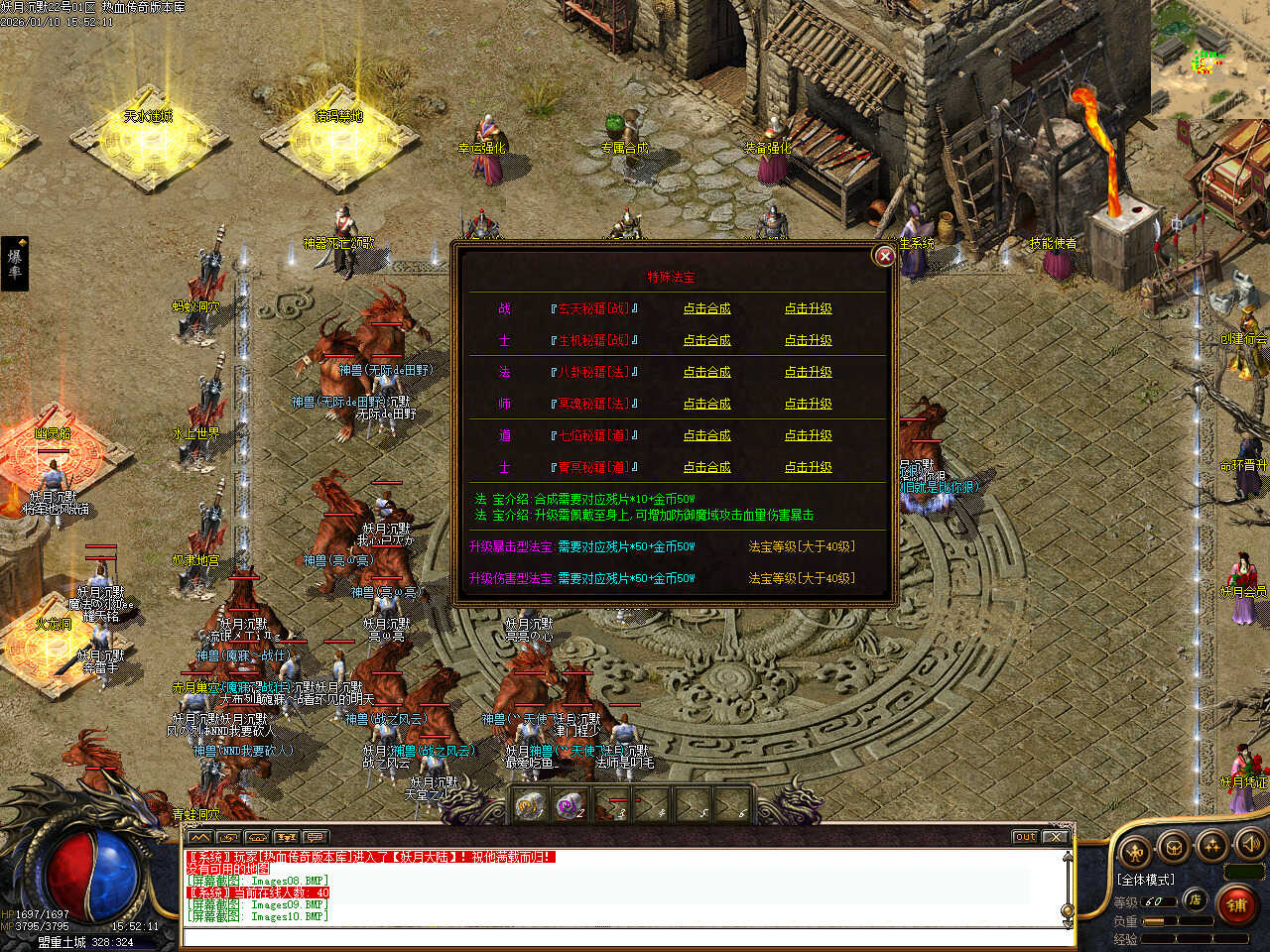Upgrade the 冥魂秘籍[法] treasure
The image size is (1270, 952).
point(808,404)
